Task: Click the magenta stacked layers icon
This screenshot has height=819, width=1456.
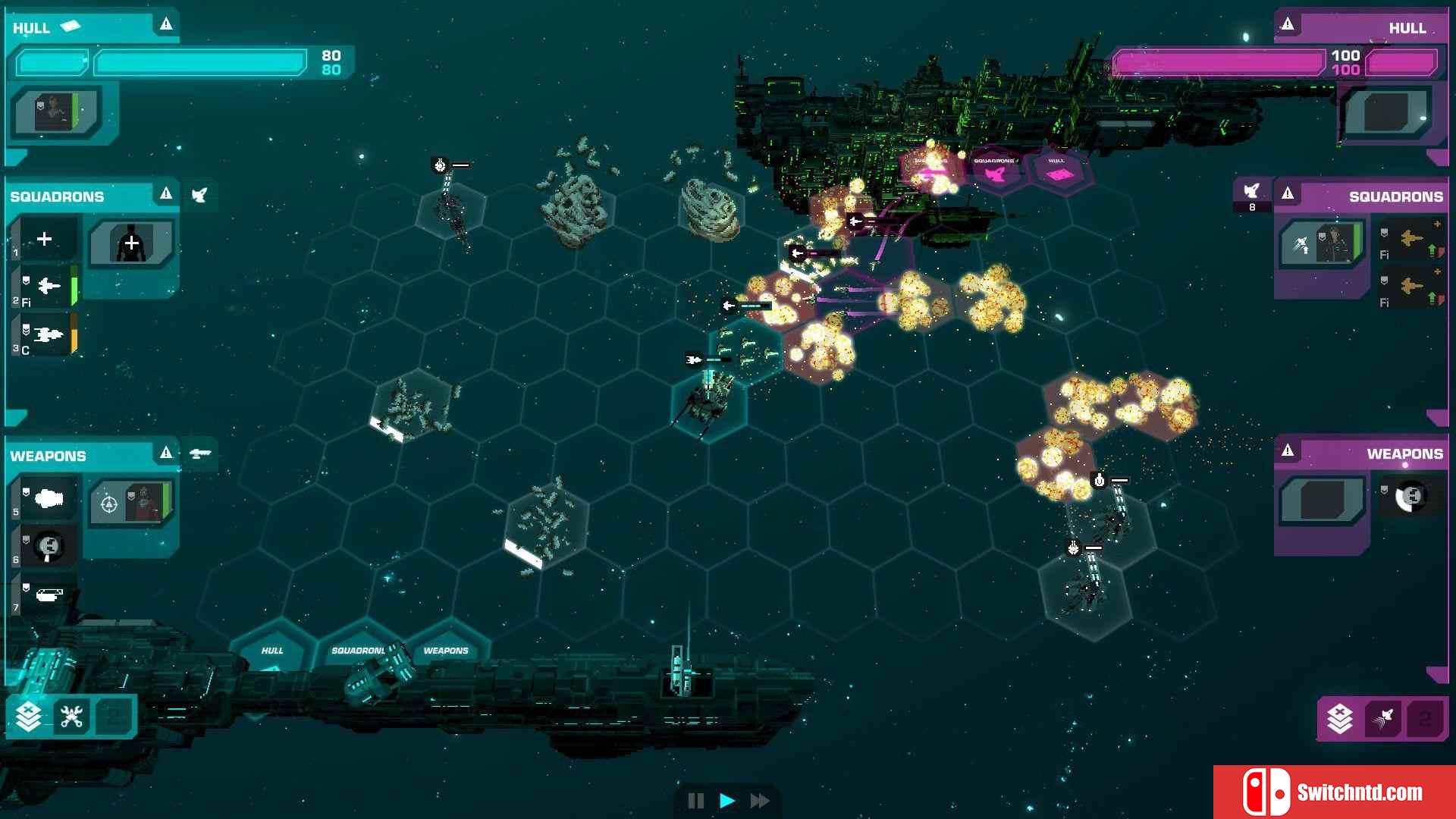Action: pos(1340,718)
